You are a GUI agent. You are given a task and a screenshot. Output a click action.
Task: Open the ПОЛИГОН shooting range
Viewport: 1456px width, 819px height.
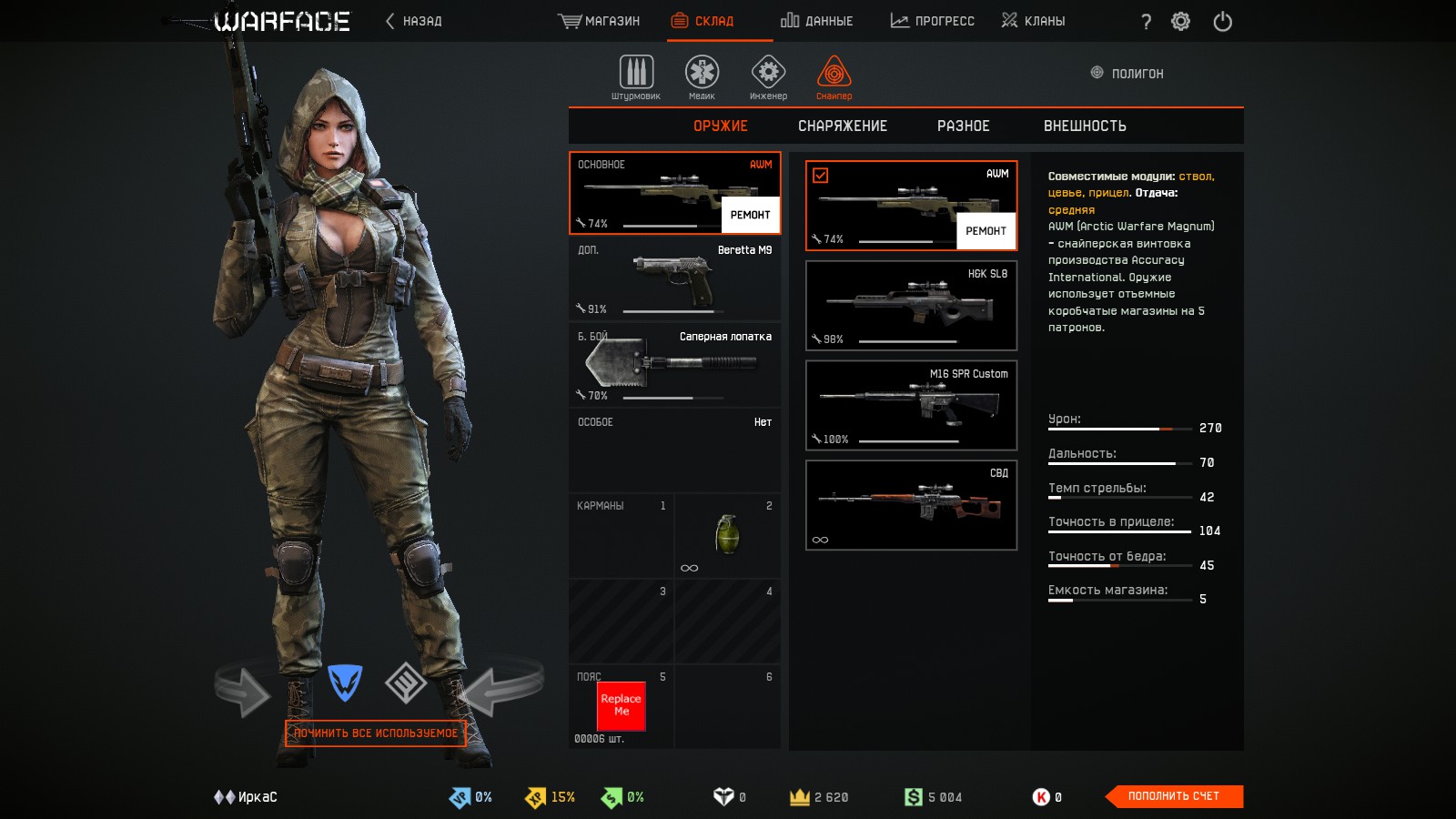click(x=1127, y=74)
